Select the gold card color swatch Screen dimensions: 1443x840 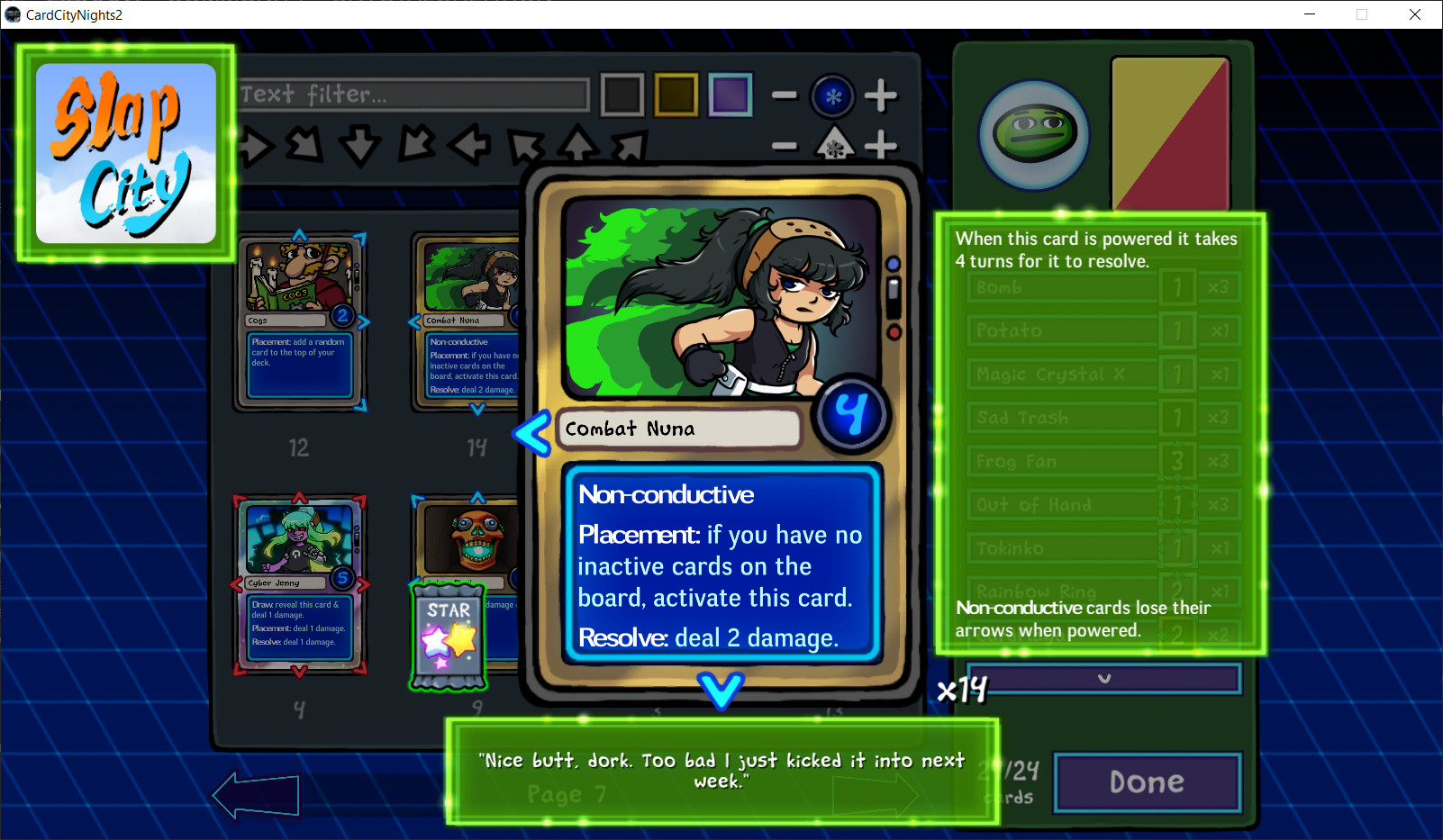(x=676, y=94)
